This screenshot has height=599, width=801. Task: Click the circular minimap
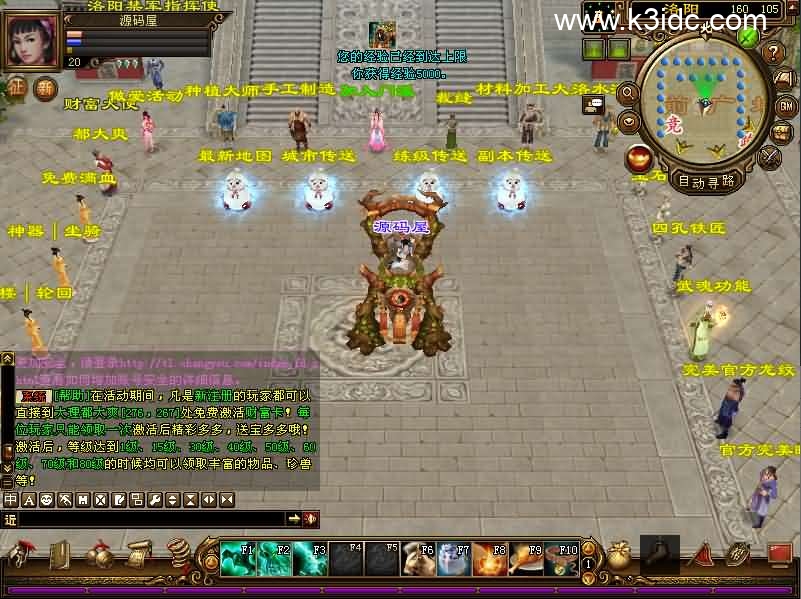[x=705, y=100]
